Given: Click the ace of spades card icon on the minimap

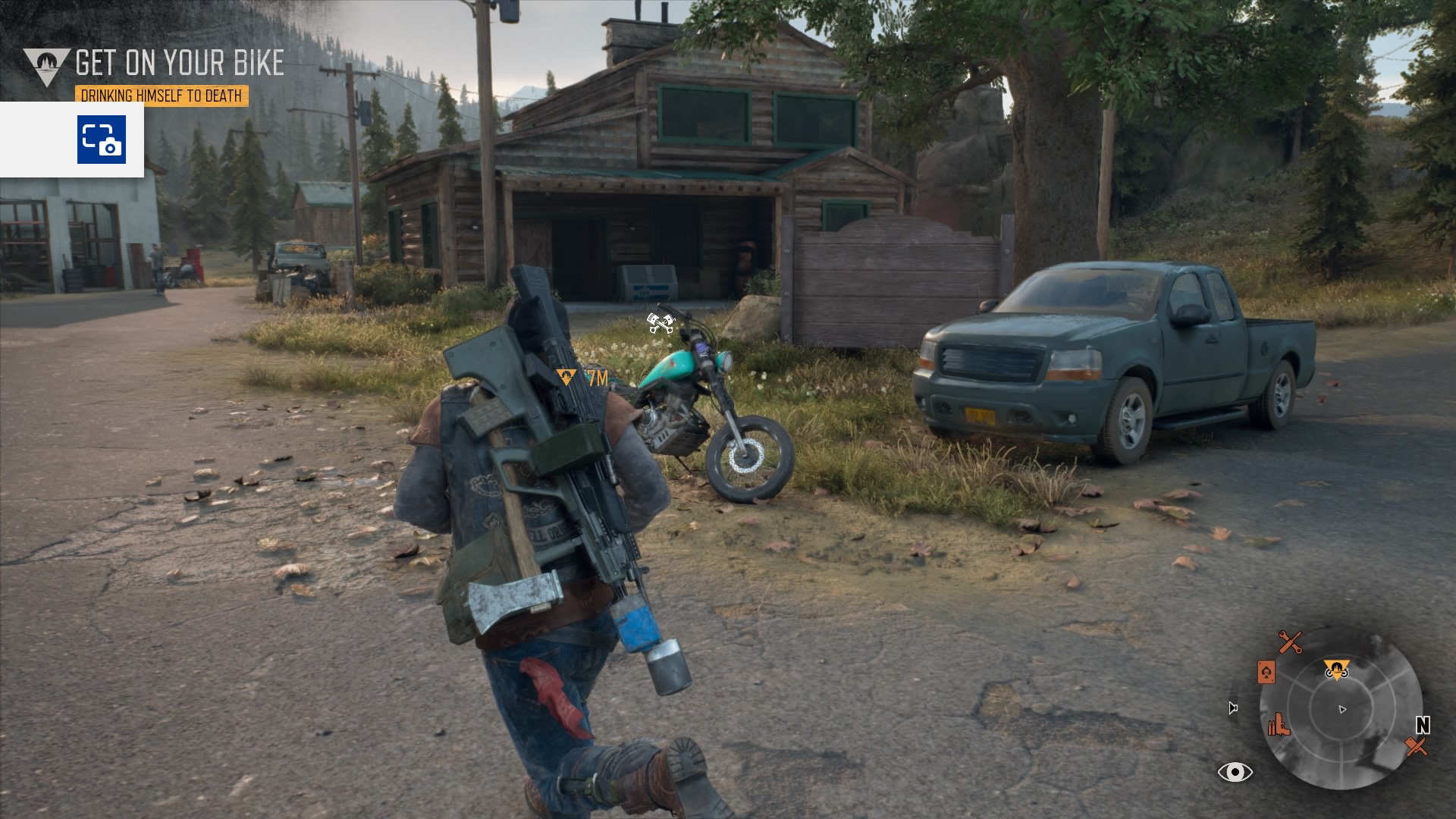Looking at the screenshot, I should pos(1266,673).
